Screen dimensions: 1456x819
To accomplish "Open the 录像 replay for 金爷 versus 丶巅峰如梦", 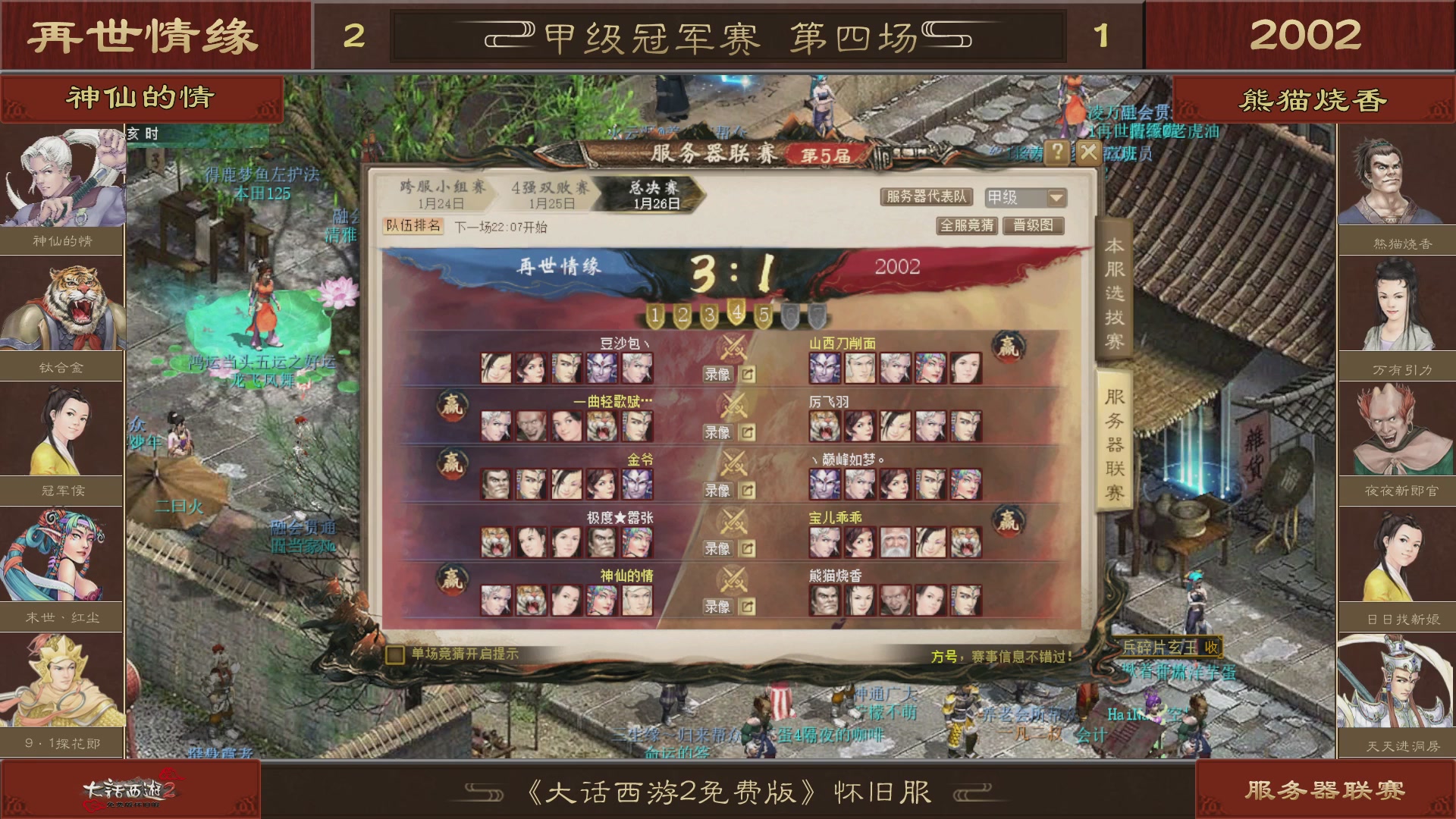I will (x=716, y=490).
